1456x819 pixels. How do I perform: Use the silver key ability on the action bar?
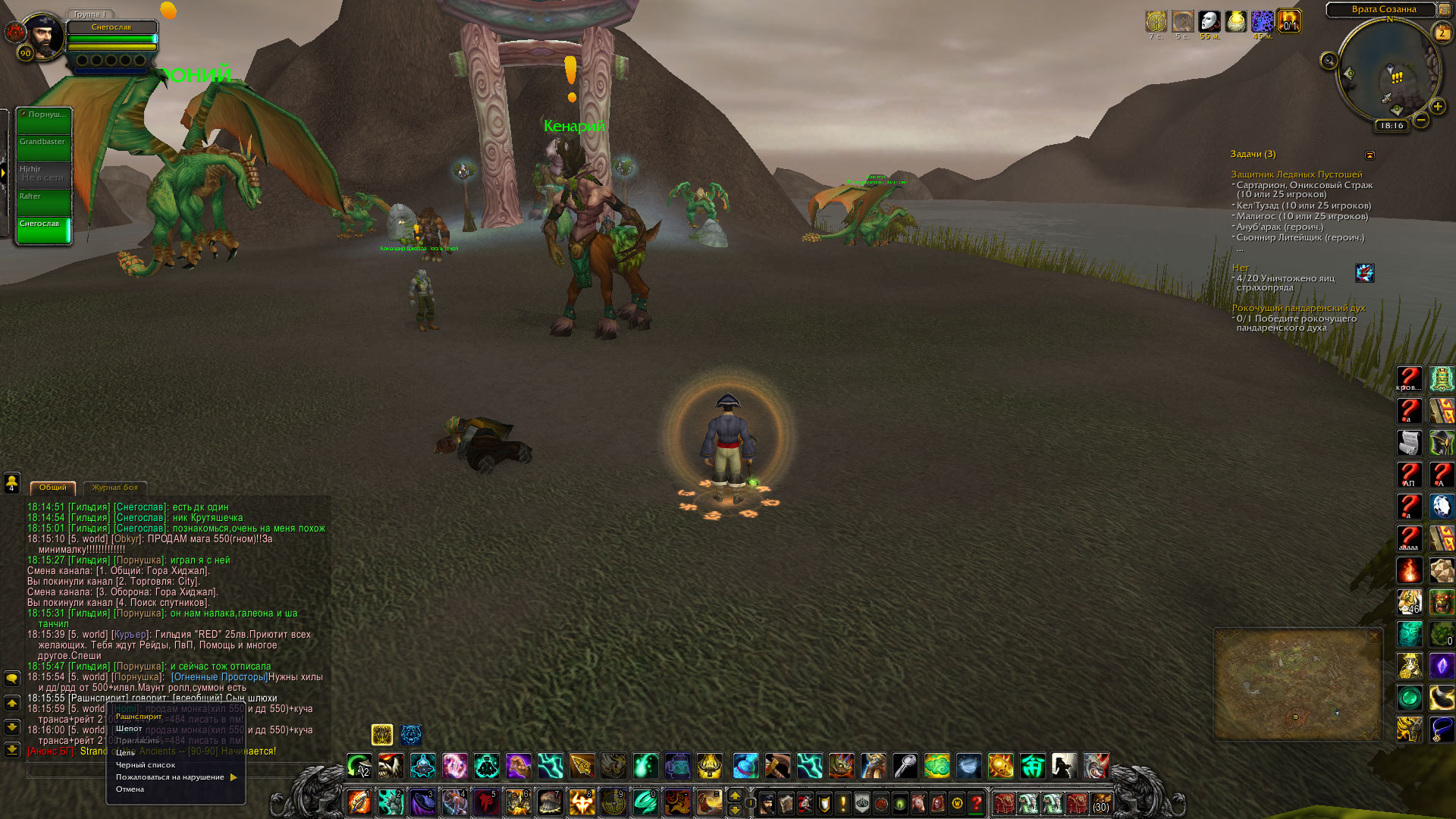(x=905, y=766)
